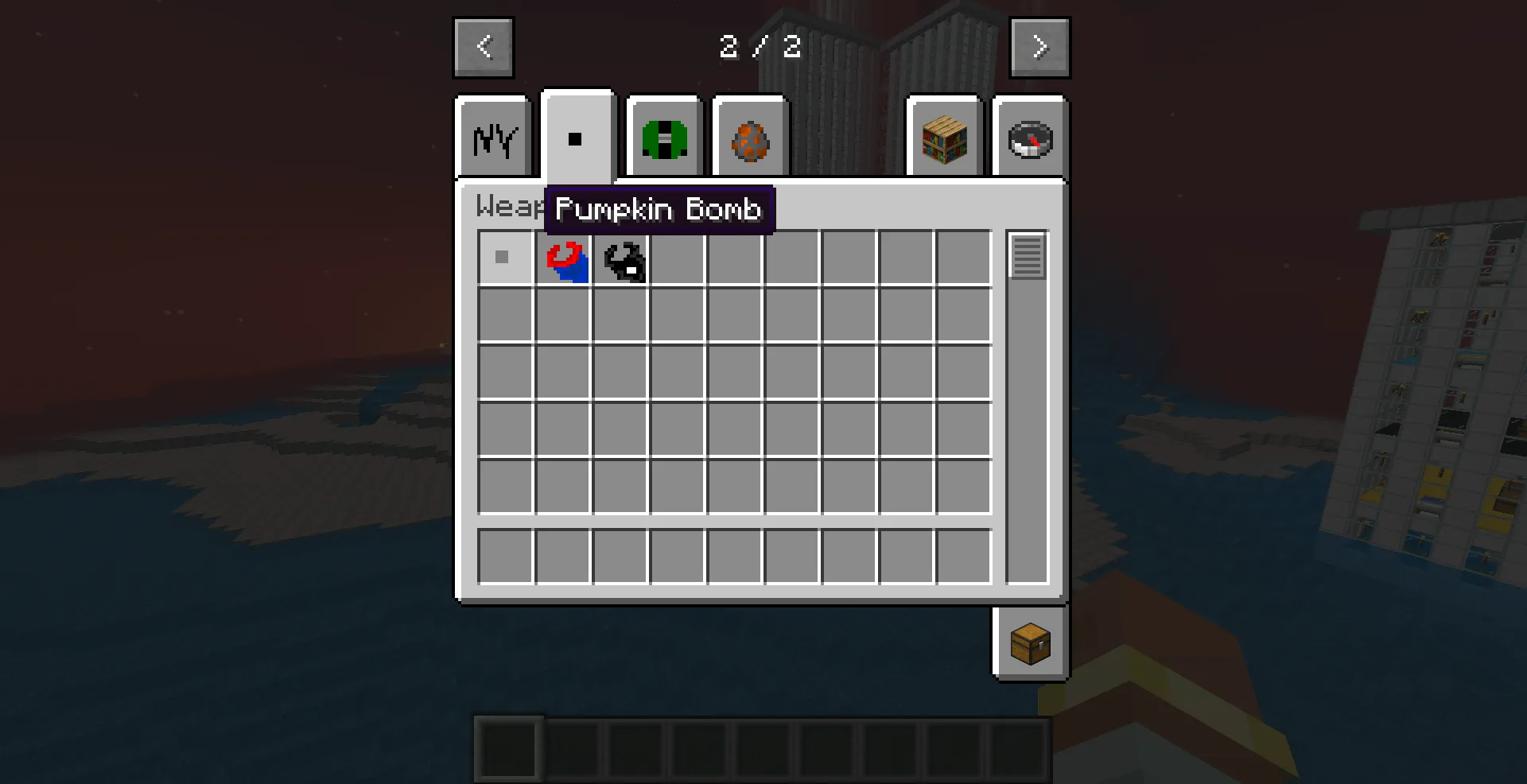1527x784 pixels.
Task: Select the gray dot item in first slot
Action: coord(503,258)
